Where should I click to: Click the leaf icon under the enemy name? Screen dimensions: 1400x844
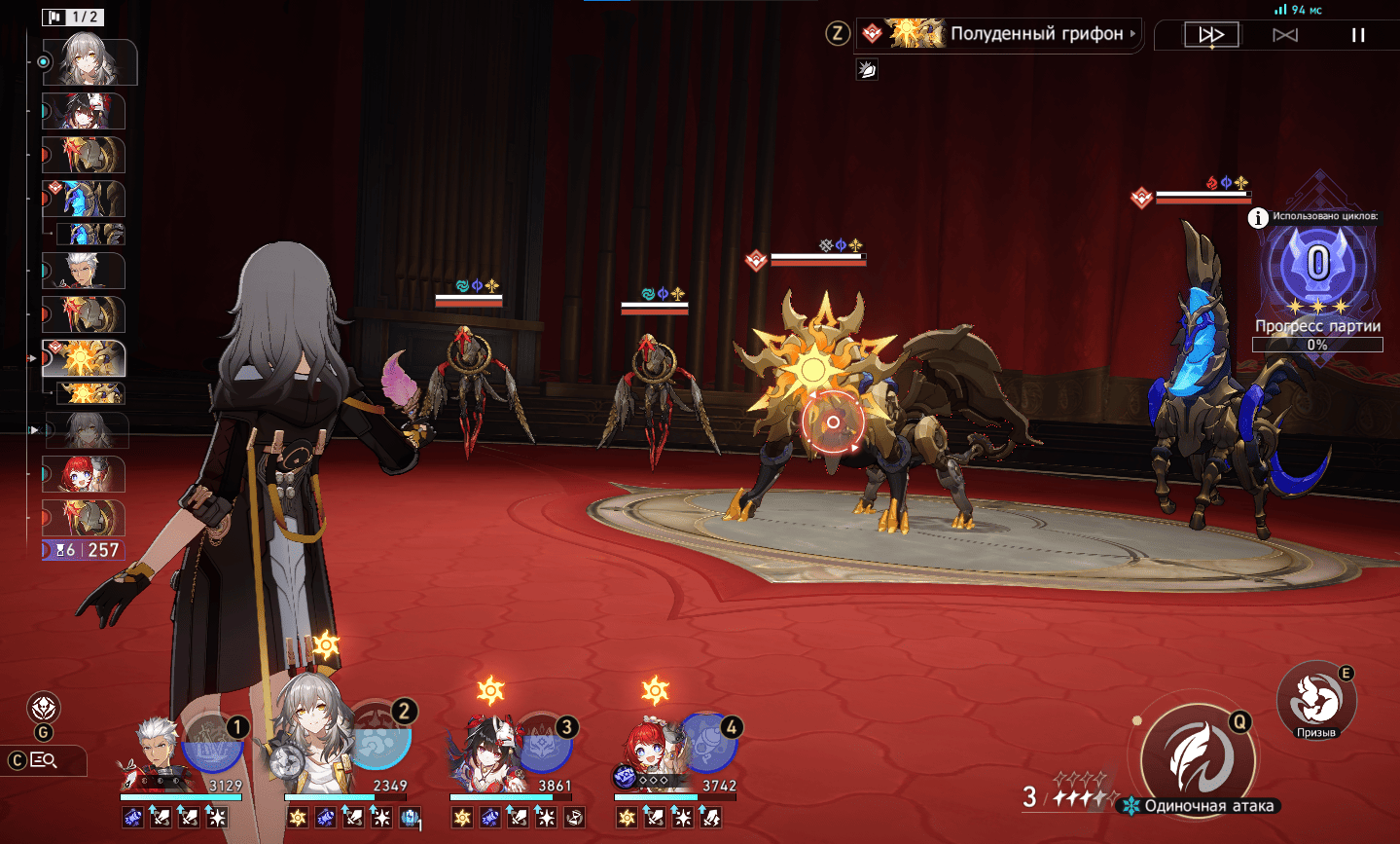coord(867,69)
